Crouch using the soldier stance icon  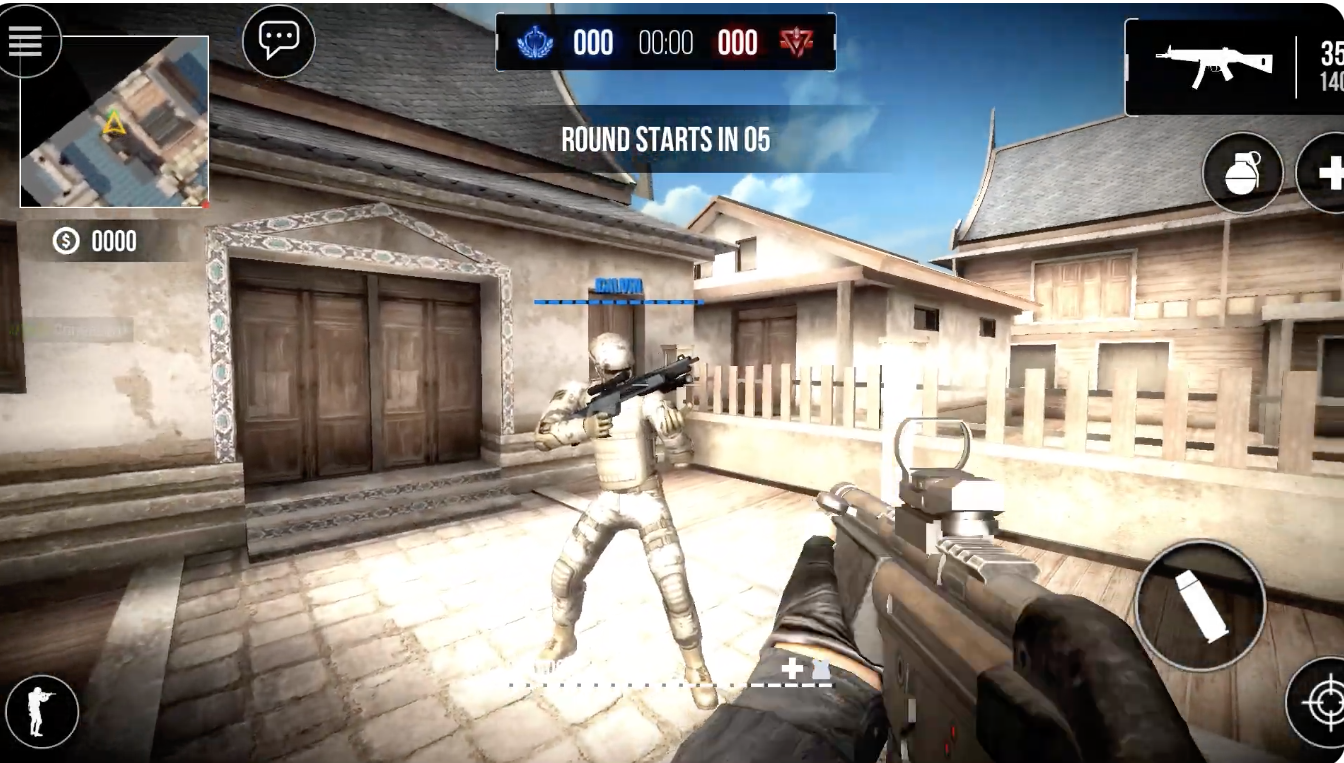pyautogui.click(x=40, y=711)
